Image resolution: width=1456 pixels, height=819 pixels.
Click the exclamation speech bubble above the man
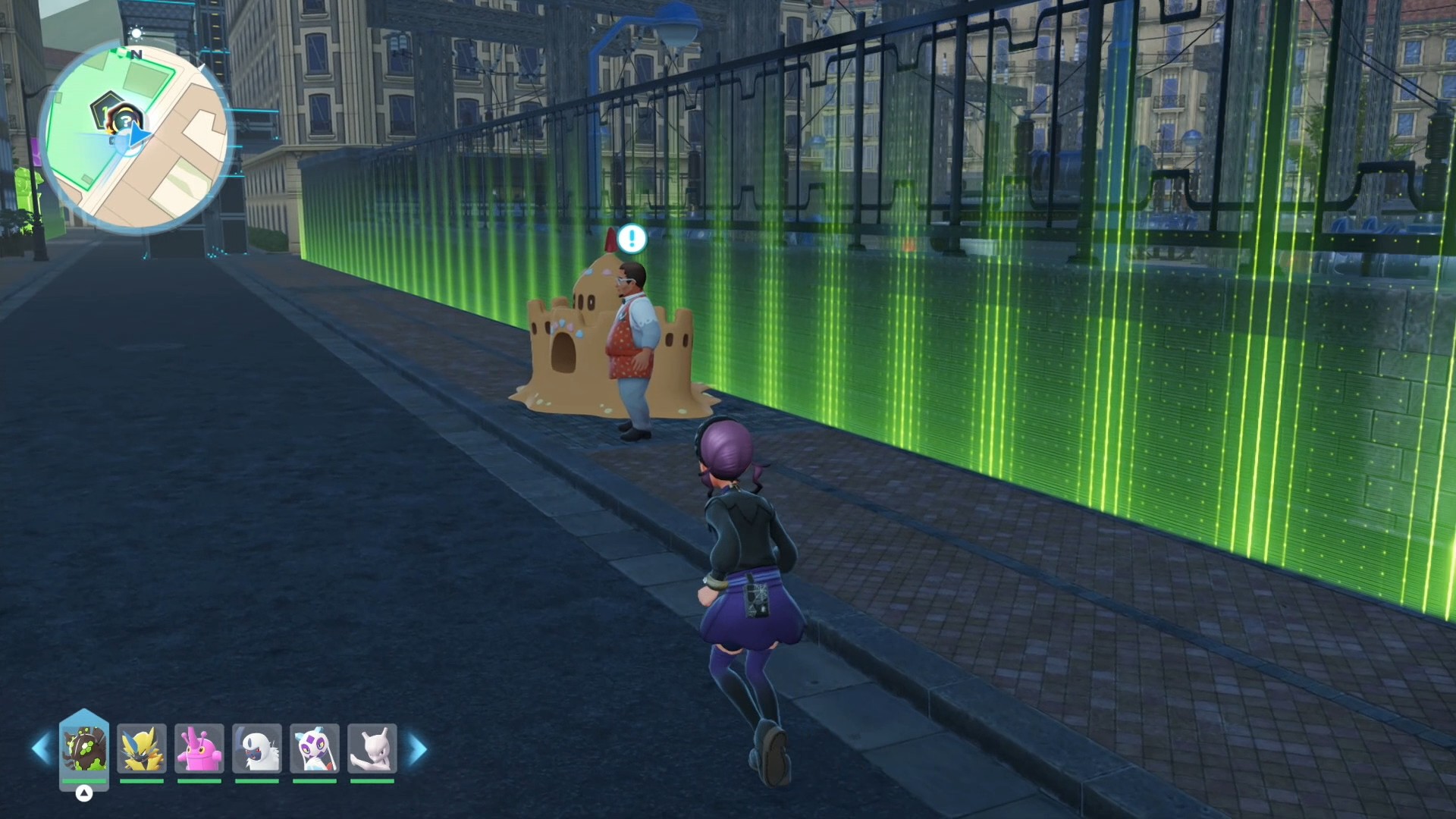pos(632,239)
